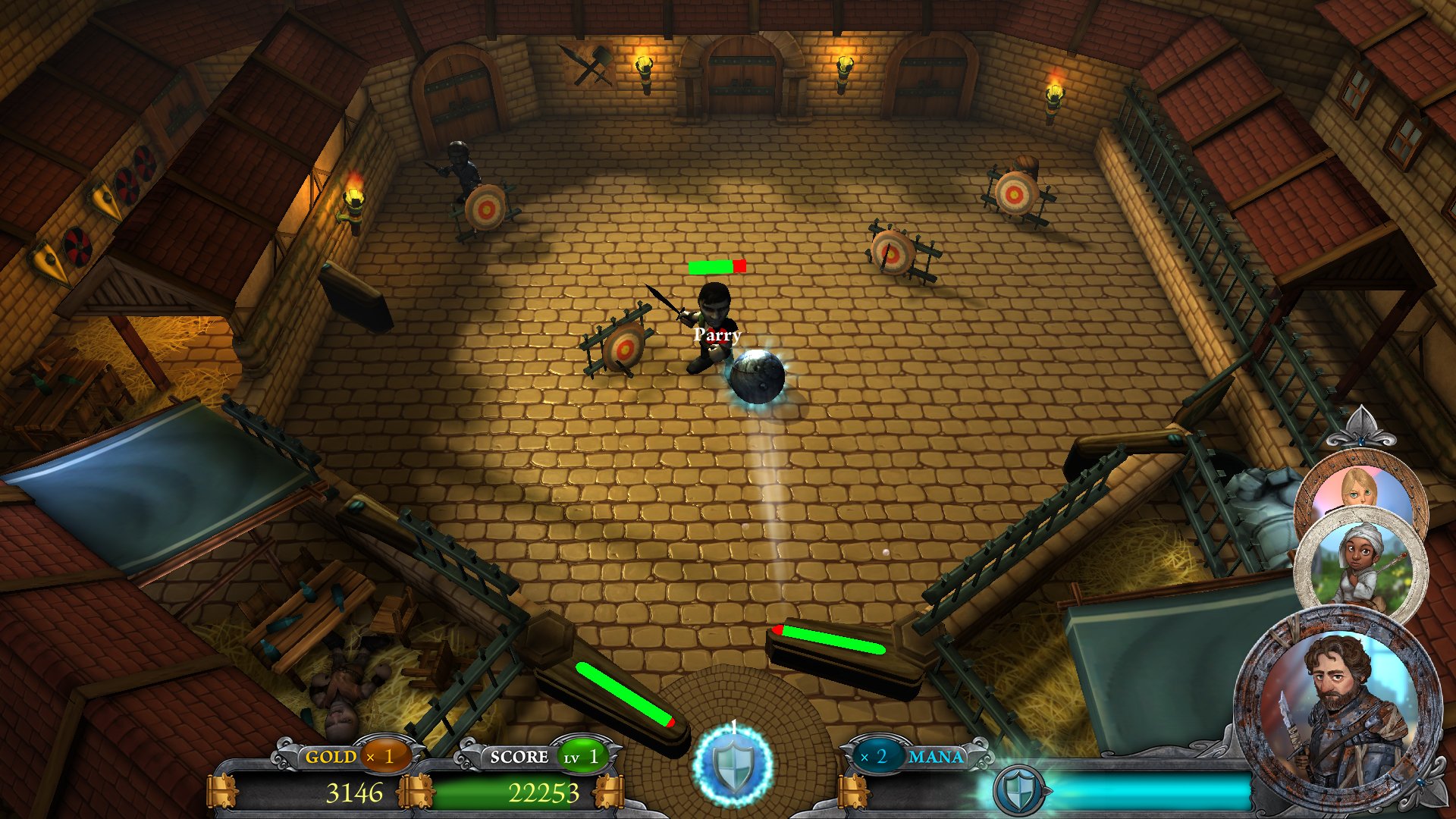Click the enemy health bar above the swordsman
The image size is (1456, 819).
tap(716, 266)
